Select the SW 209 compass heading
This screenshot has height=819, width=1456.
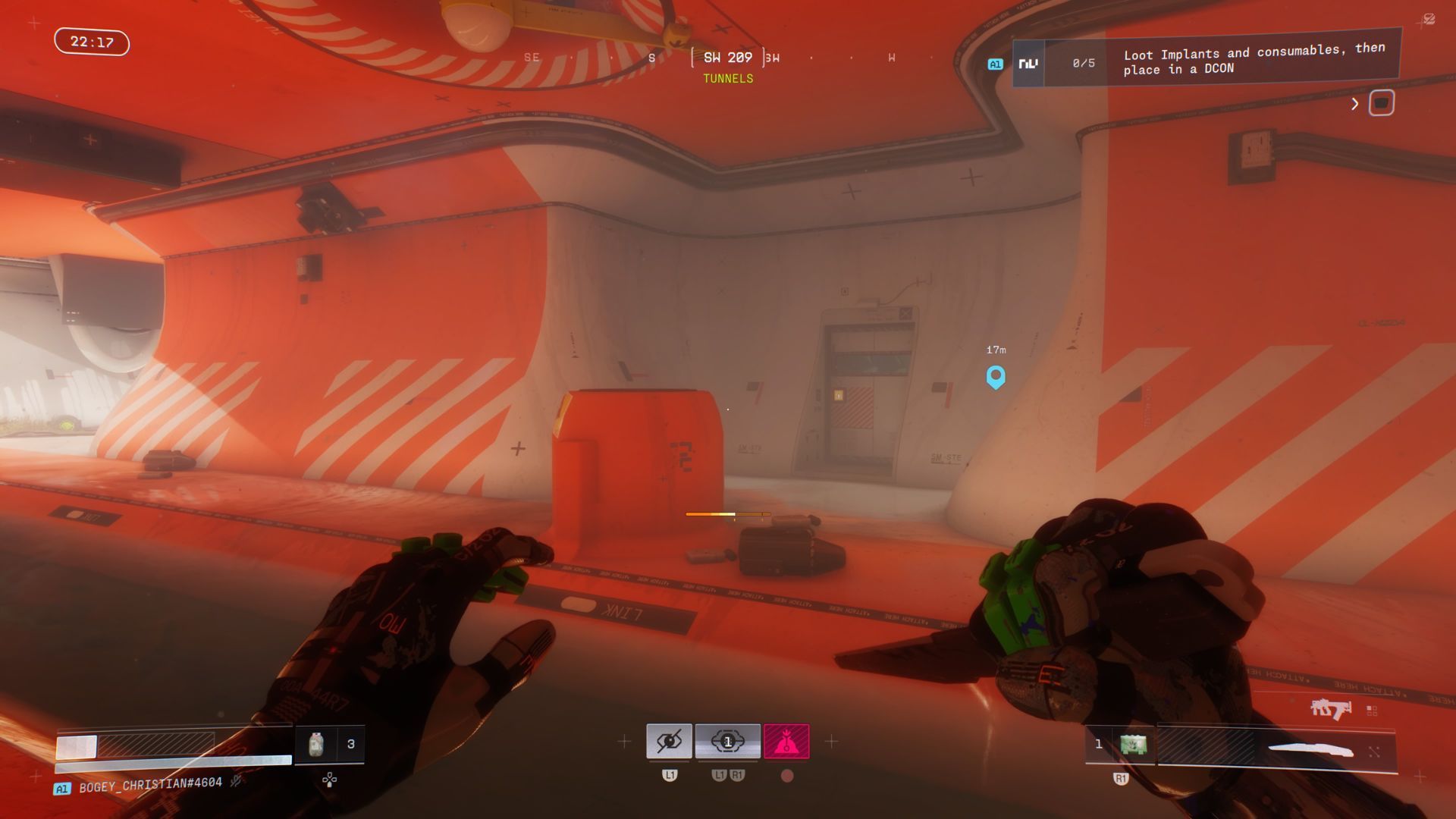727,58
